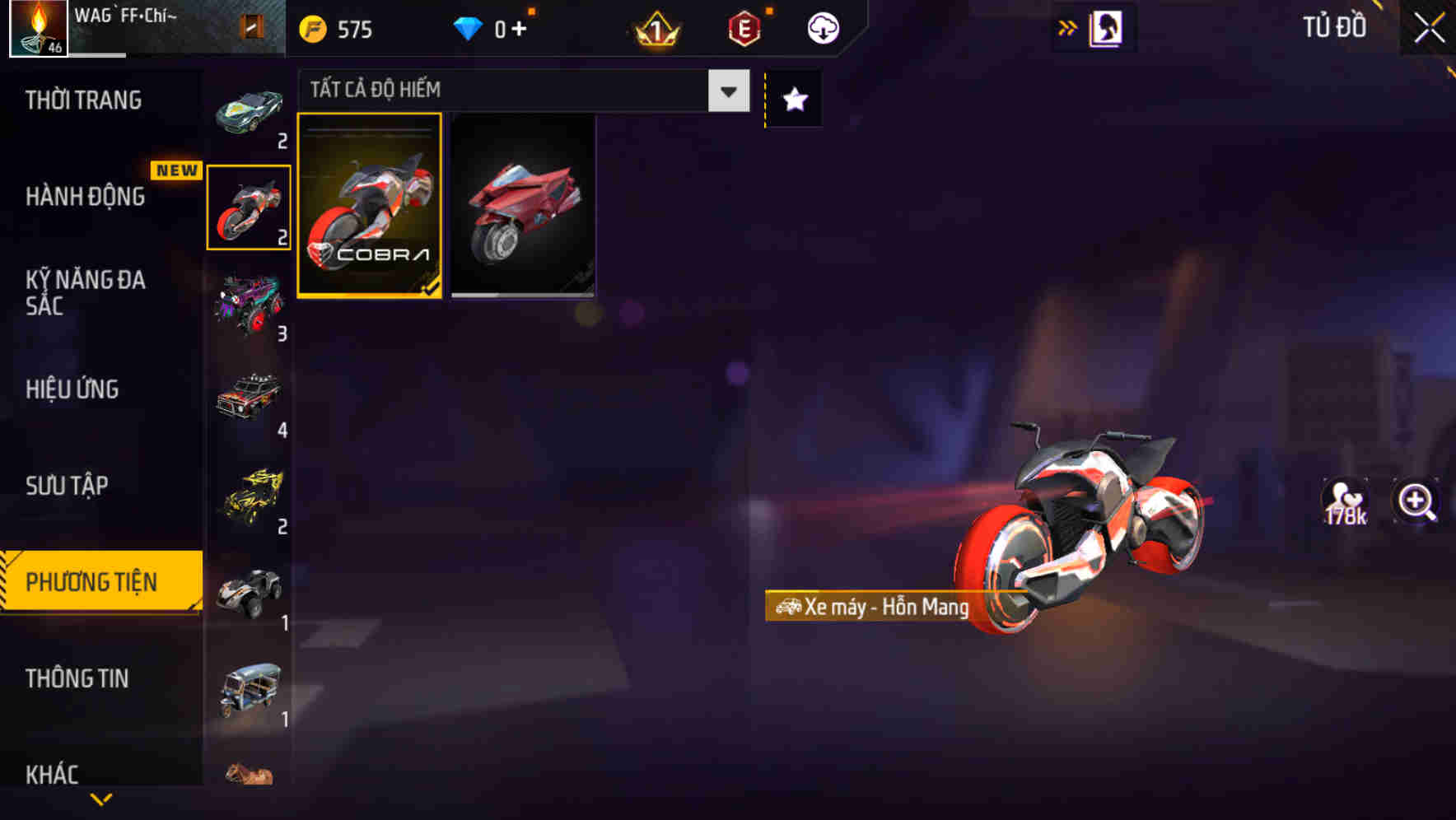Screen dimensions: 1456x820
Task: Toggle the favorite star filter
Action: (793, 99)
